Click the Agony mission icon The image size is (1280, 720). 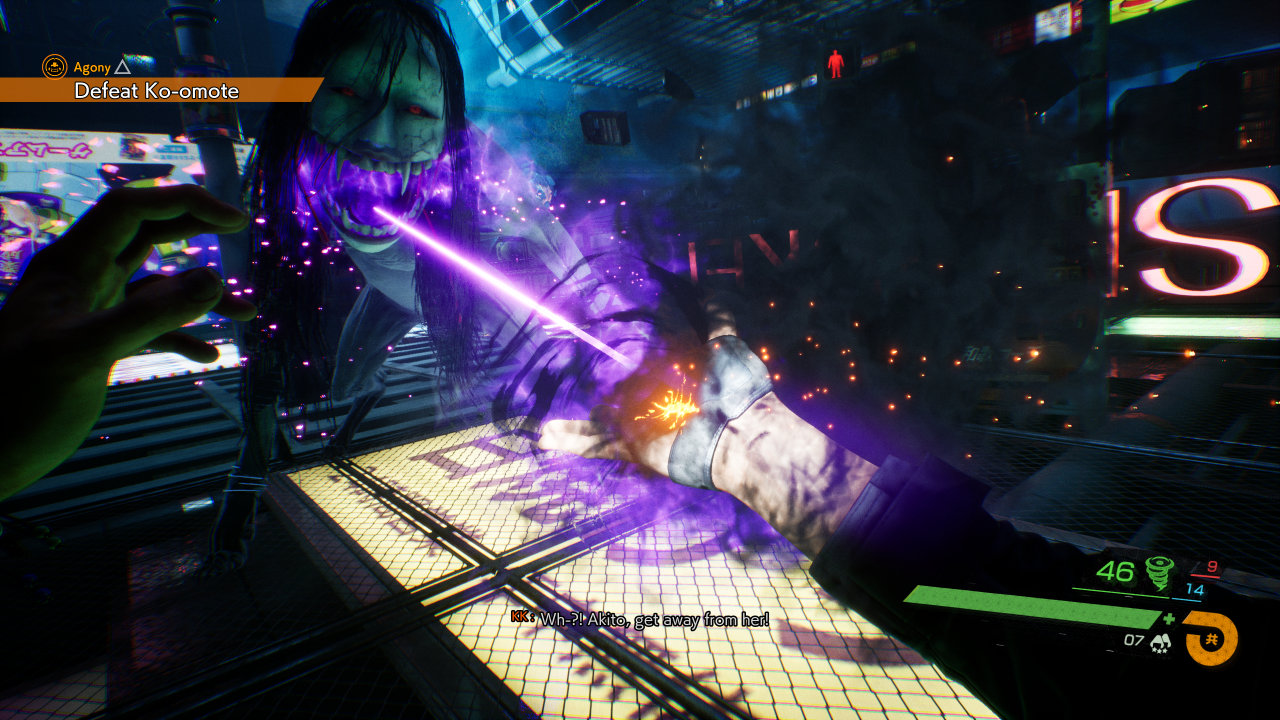(x=54, y=67)
